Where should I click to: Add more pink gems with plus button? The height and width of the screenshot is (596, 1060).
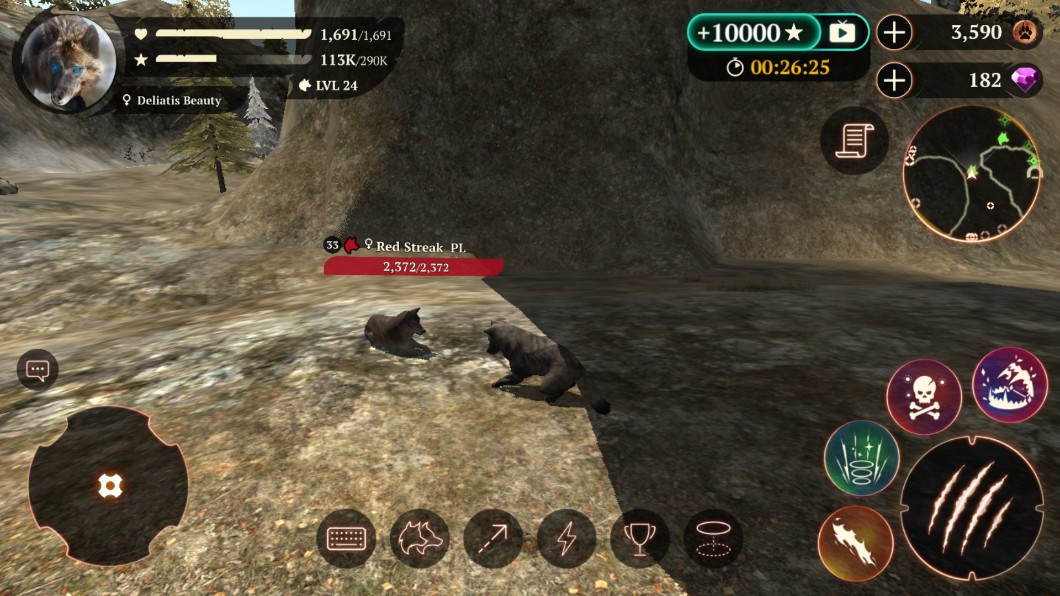tap(894, 80)
